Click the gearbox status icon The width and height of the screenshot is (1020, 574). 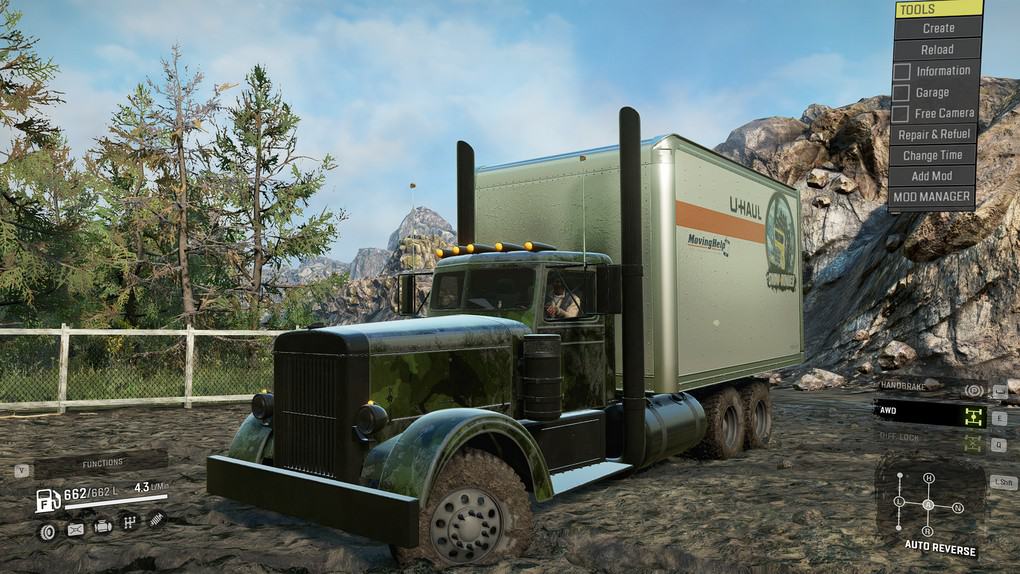(x=129, y=521)
